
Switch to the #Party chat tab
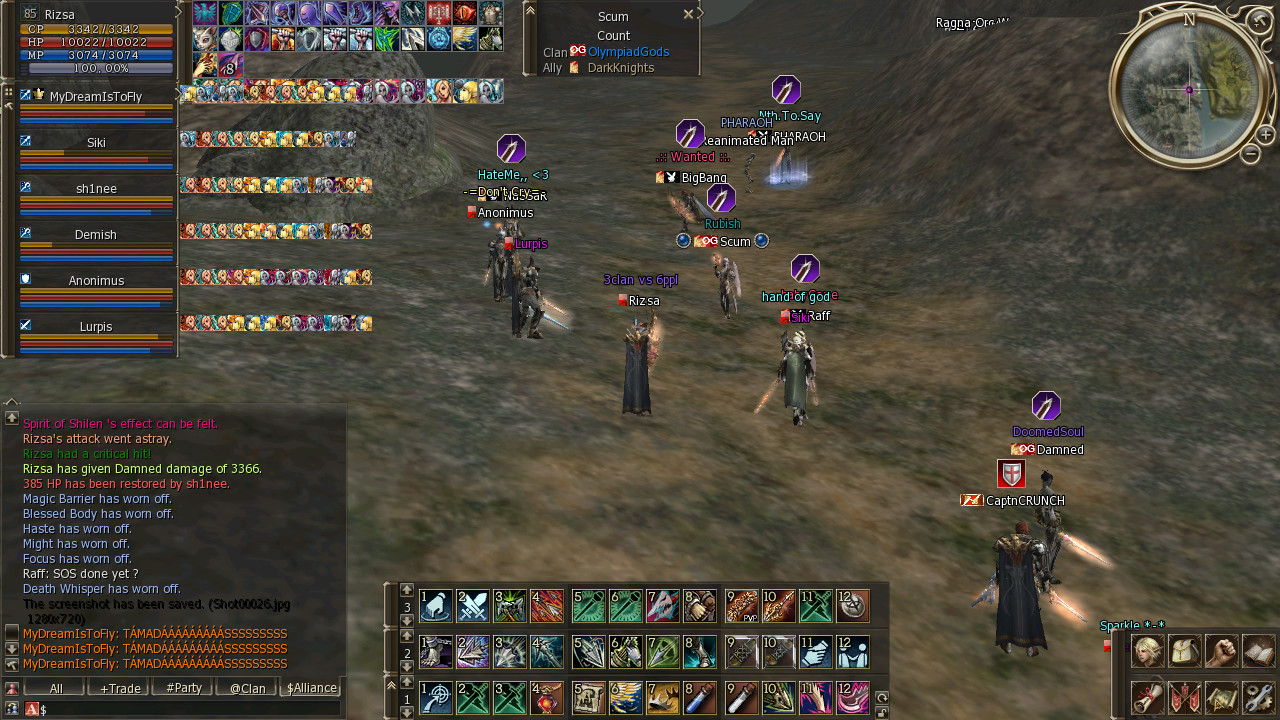183,688
